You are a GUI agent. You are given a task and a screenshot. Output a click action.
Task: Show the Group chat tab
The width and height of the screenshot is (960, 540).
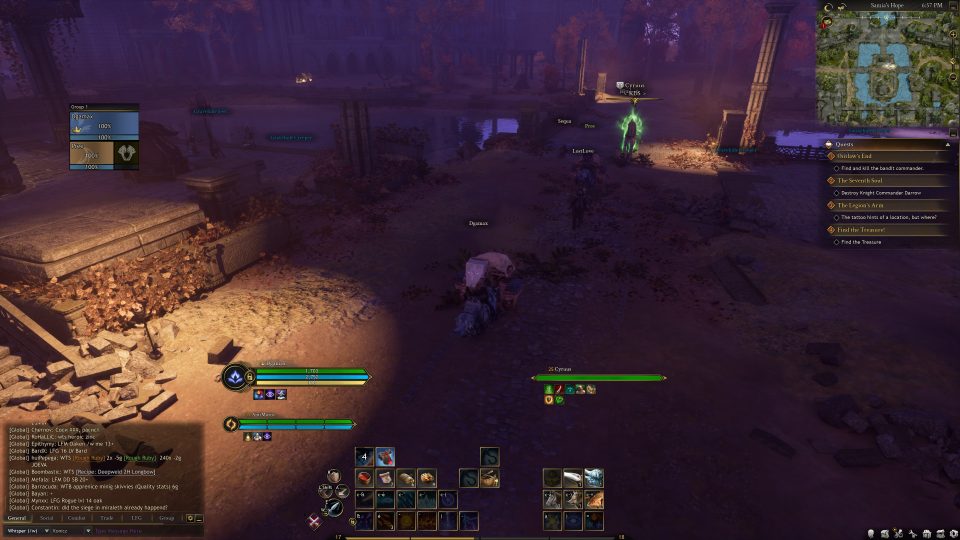[x=167, y=518]
